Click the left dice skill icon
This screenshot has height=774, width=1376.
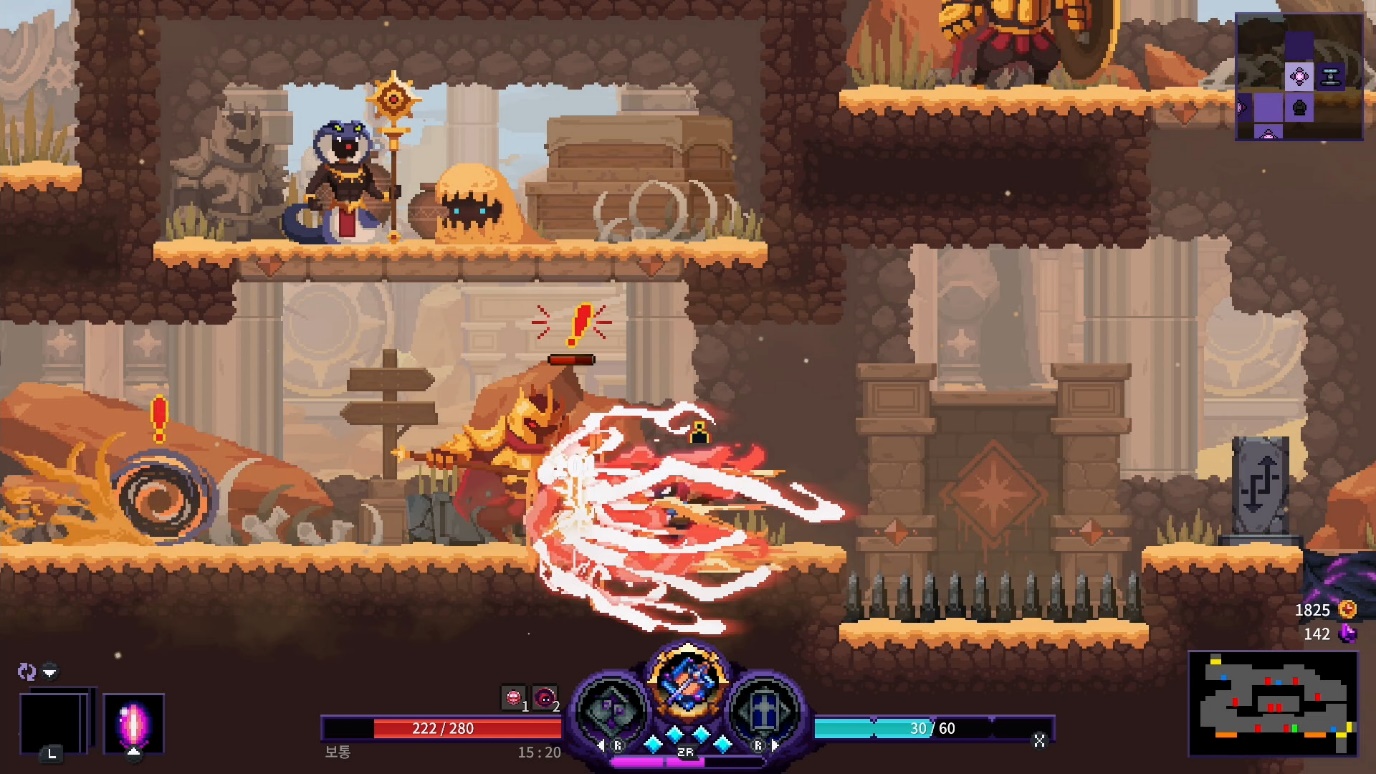point(612,710)
